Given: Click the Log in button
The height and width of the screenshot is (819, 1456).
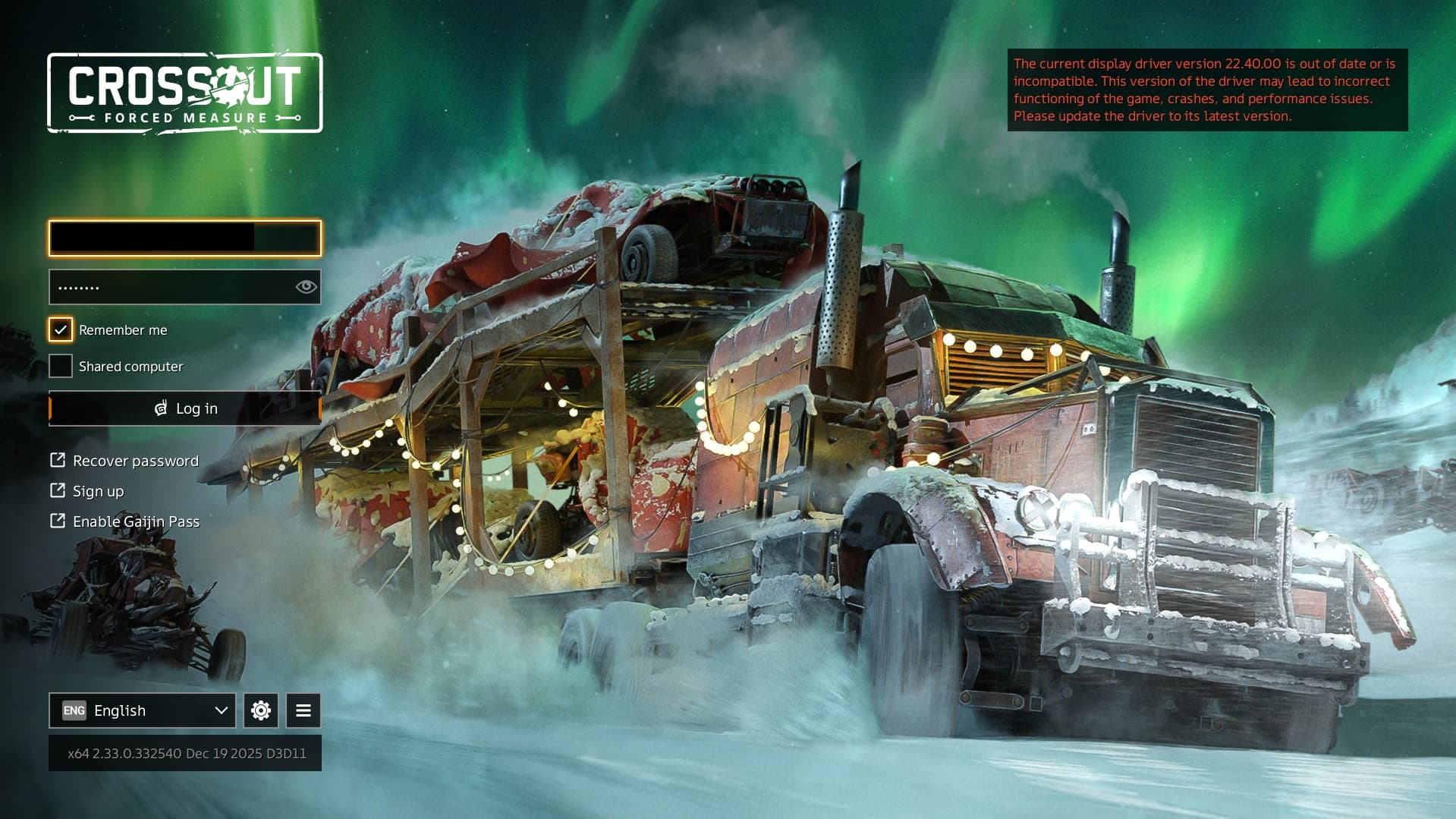Looking at the screenshot, I should 185,408.
